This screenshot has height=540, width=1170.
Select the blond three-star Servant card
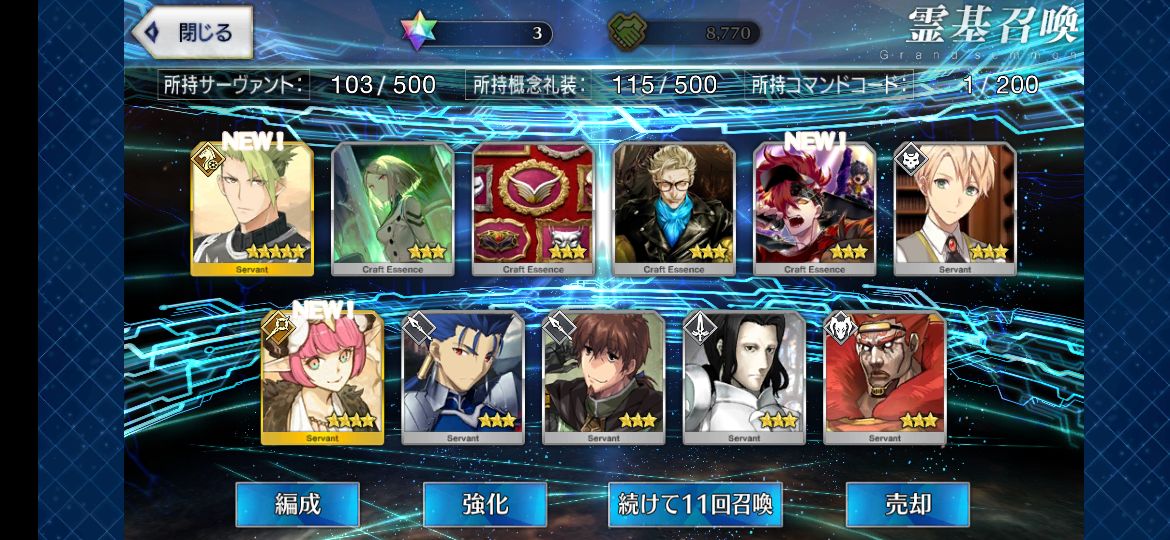pos(955,209)
